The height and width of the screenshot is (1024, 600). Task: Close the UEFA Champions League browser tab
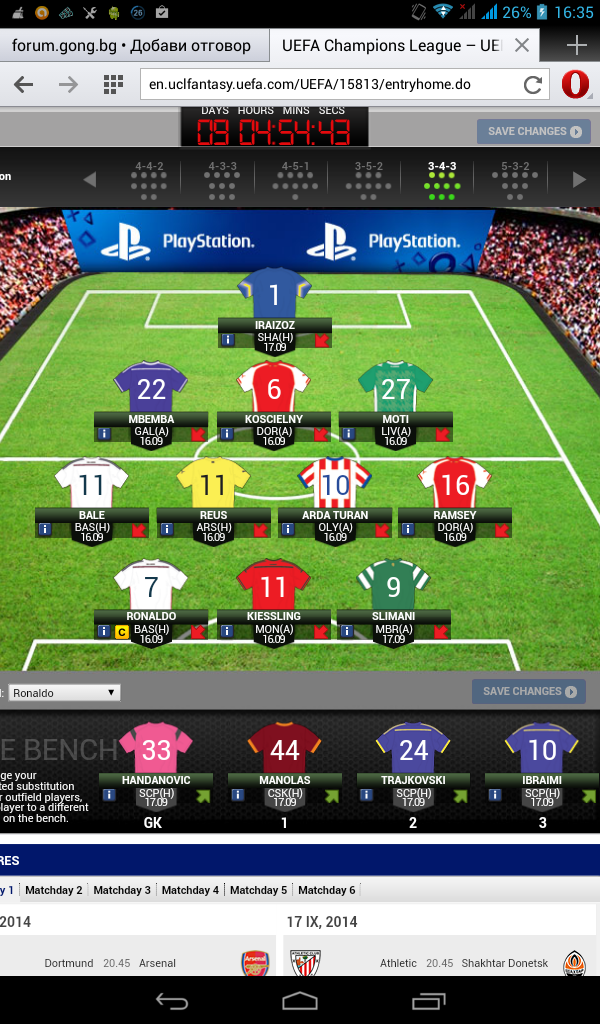521,46
